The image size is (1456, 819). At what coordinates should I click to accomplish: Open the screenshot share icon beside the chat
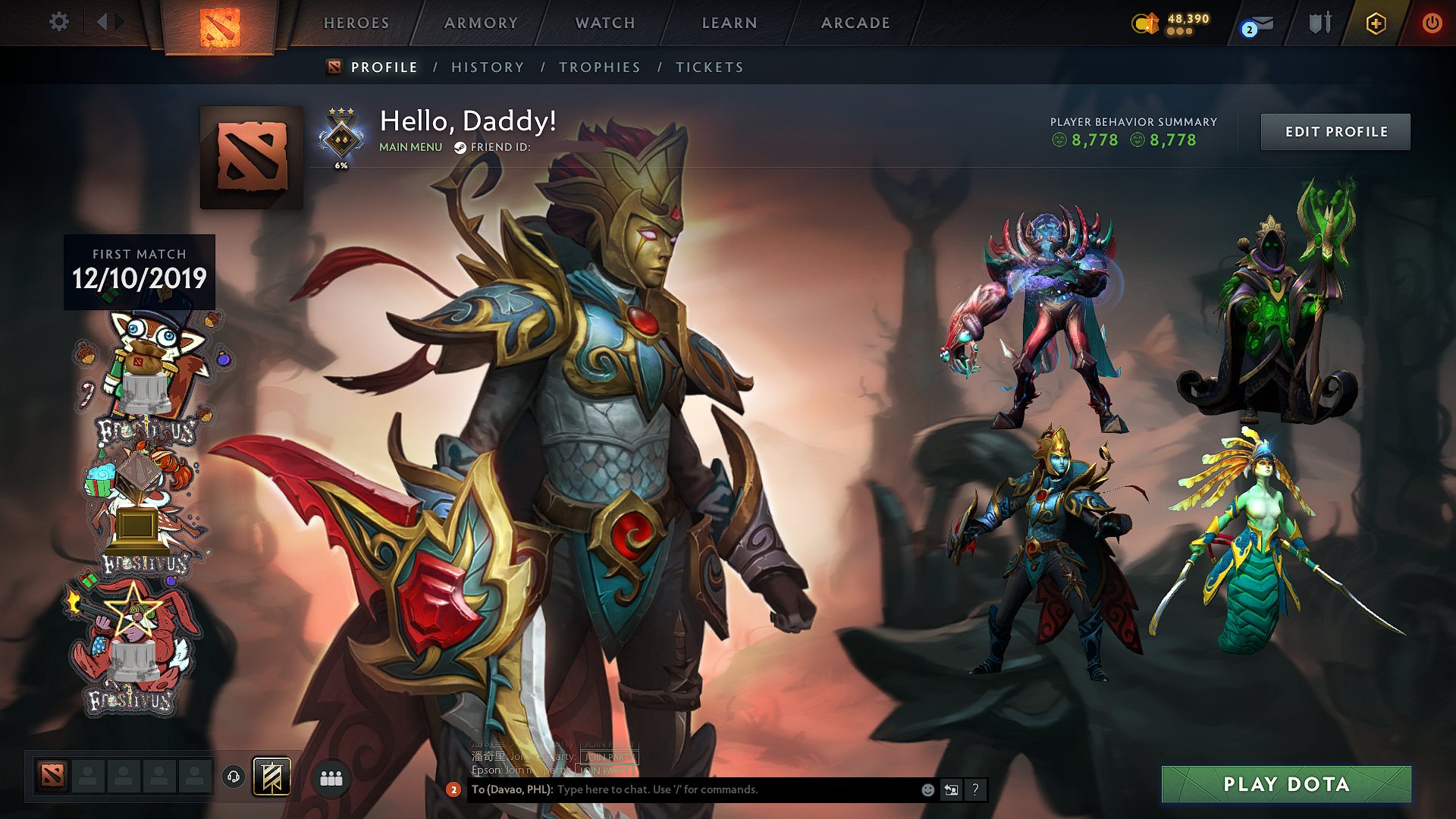point(951,789)
